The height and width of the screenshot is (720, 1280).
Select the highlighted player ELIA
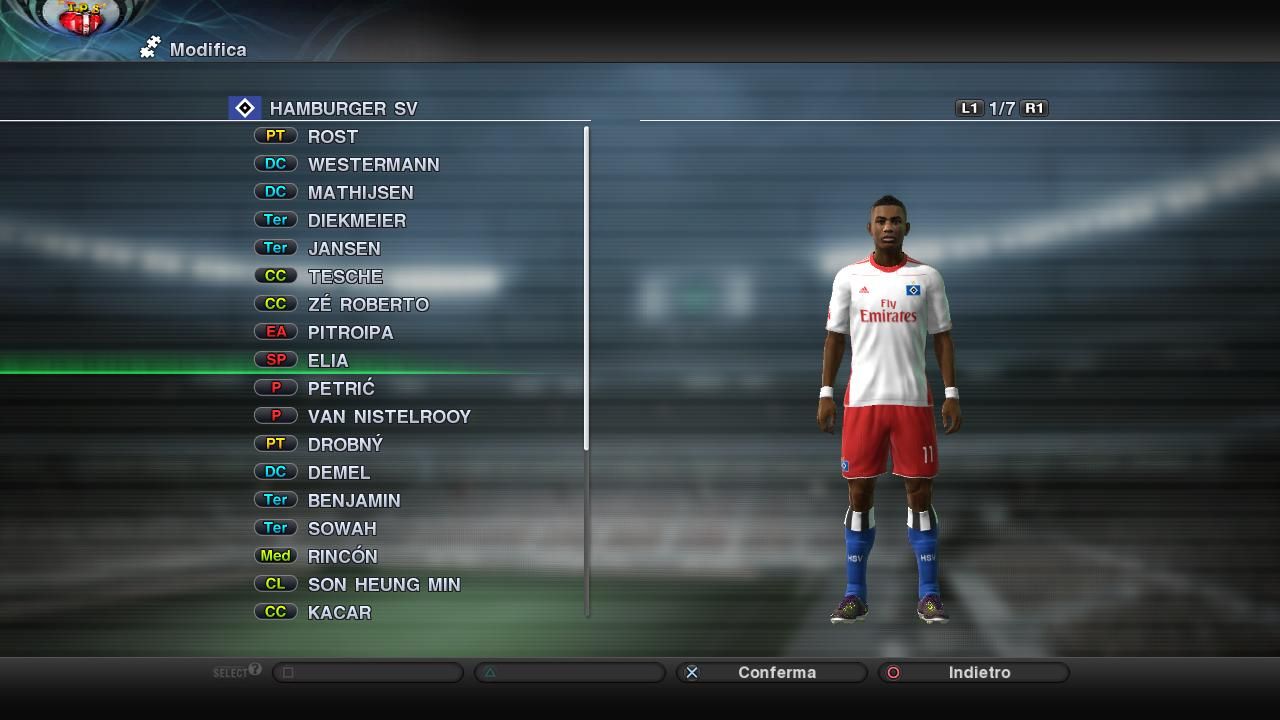click(328, 361)
